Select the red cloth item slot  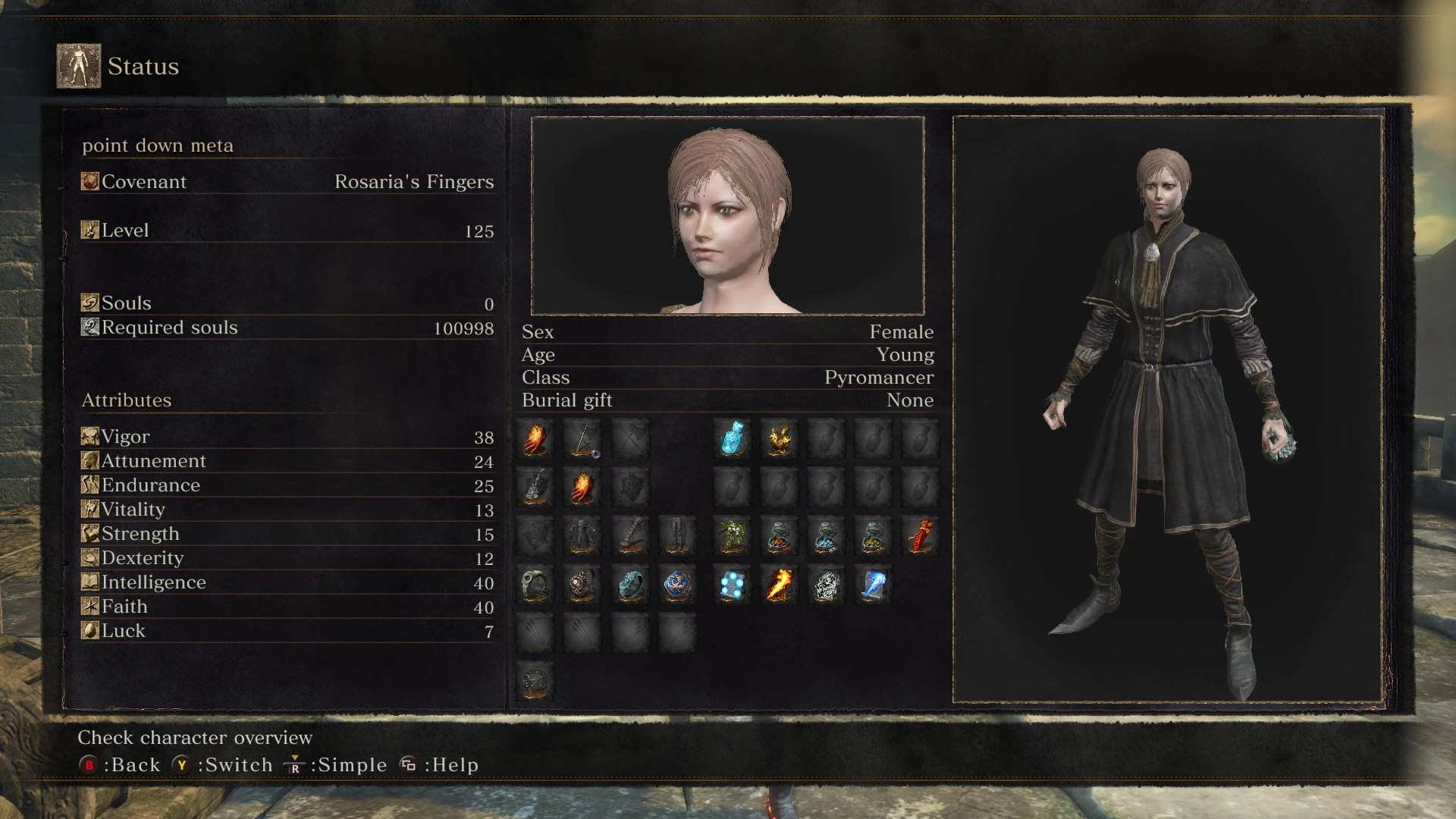click(920, 536)
